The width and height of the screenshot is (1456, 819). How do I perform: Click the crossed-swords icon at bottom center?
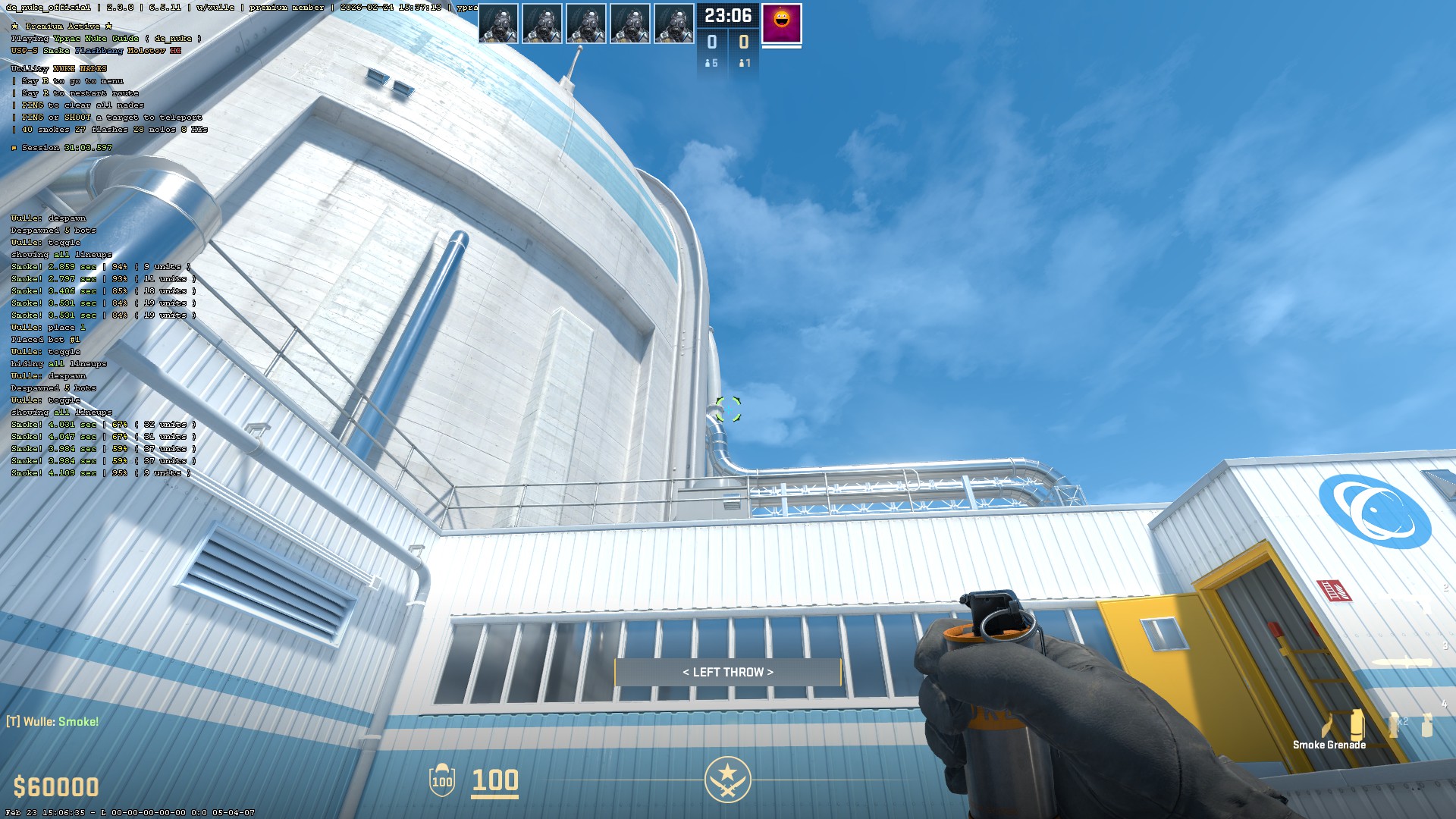tap(729, 778)
